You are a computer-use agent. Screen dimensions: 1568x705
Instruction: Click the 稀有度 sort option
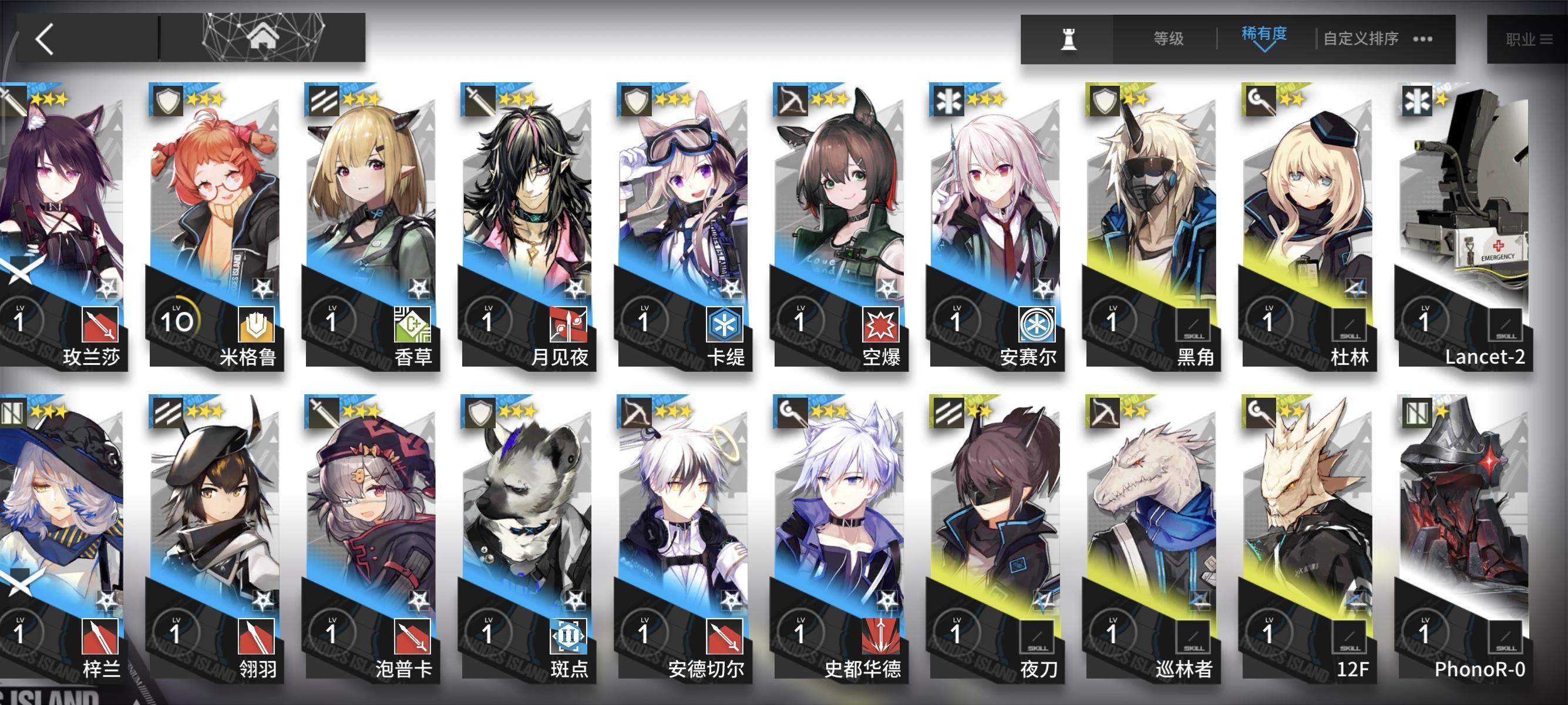[1264, 35]
